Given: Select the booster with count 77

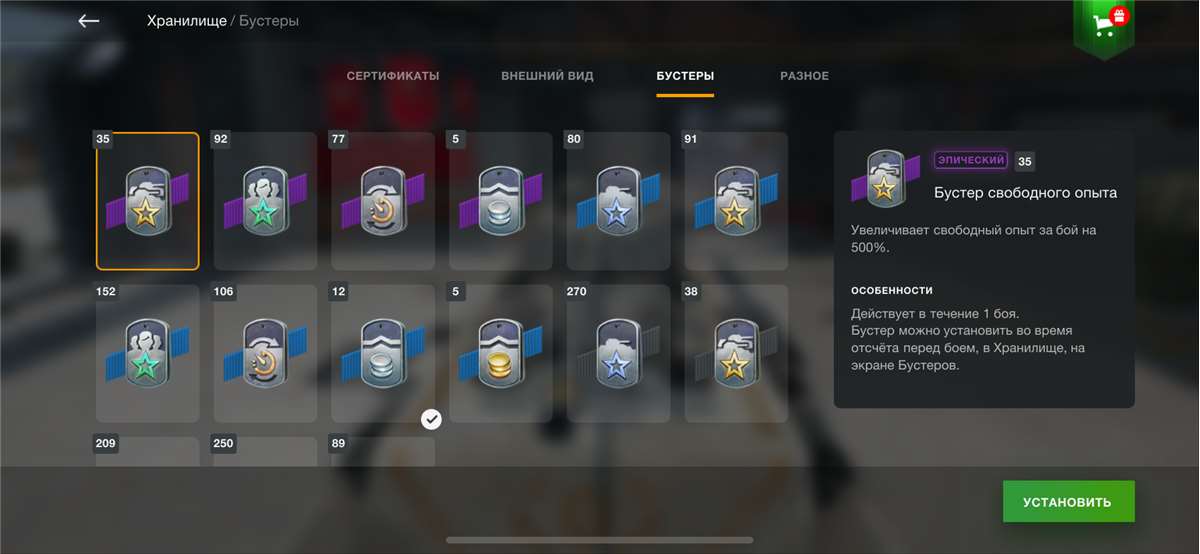Looking at the screenshot, I should click(383, 201).
